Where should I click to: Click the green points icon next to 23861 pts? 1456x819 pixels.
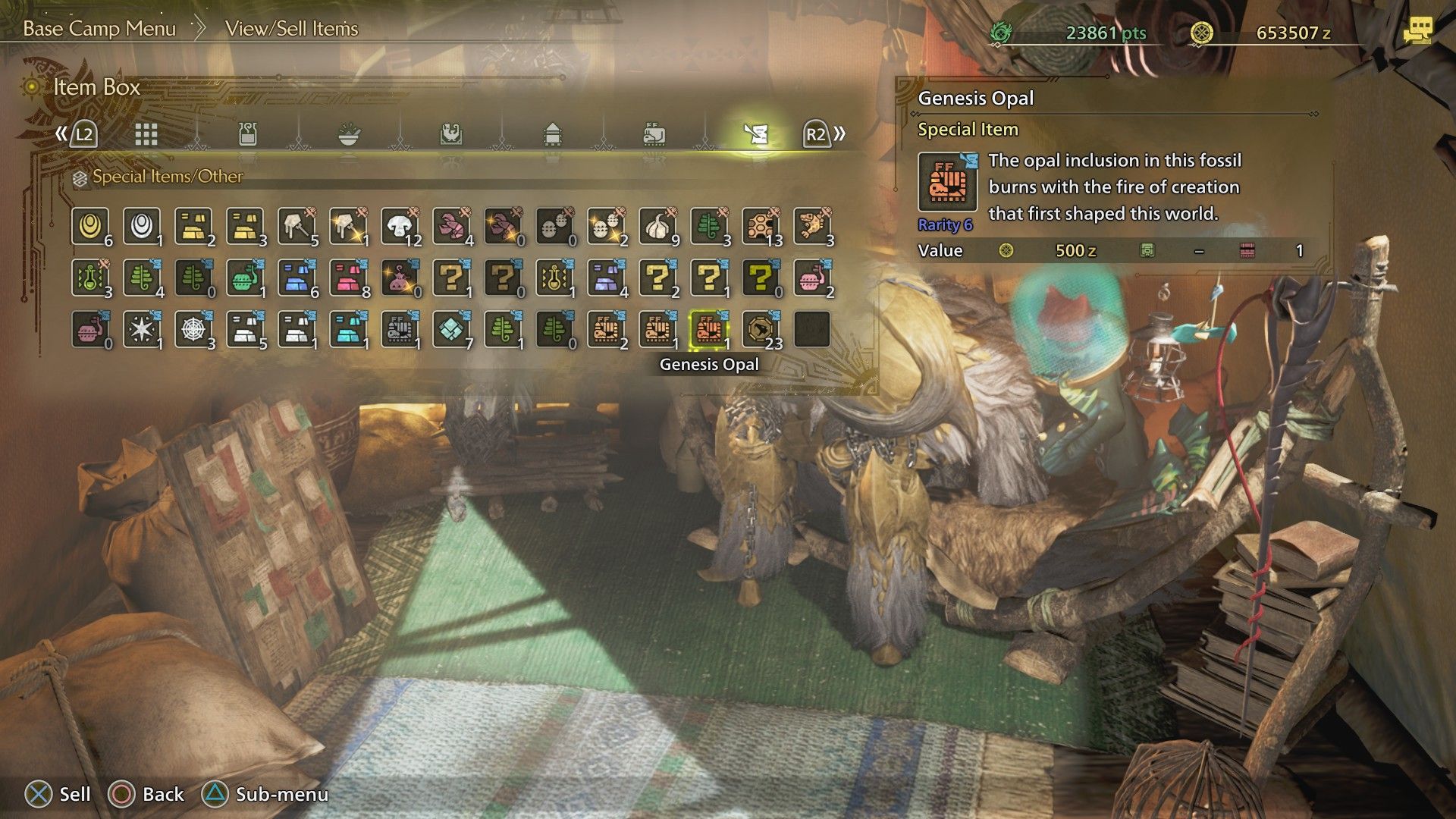click(1001, 32)
